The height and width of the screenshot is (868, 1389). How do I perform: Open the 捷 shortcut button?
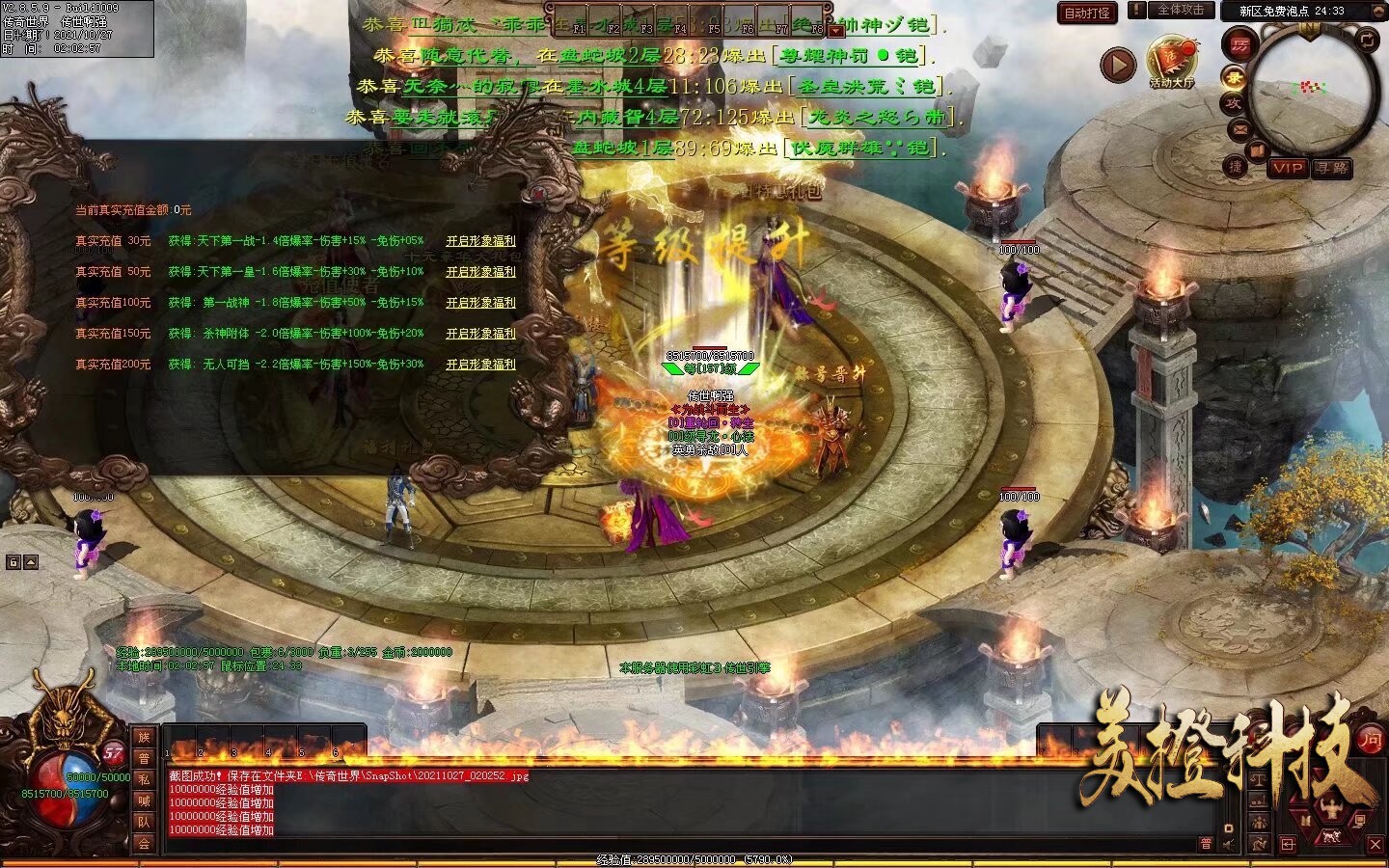tap(1236, 166)
